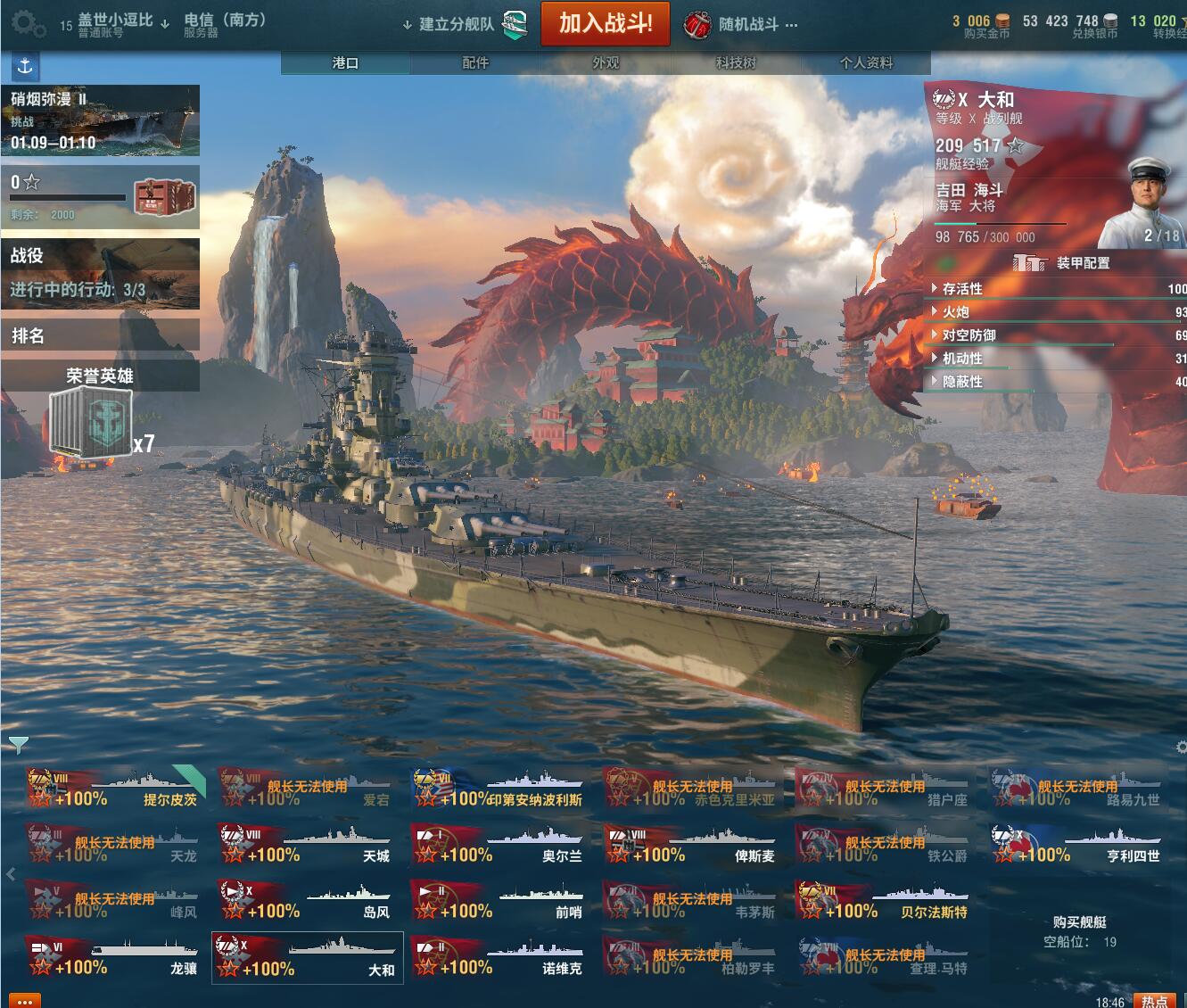
Task: Switch to the 外观 tab
Action: 606,62
